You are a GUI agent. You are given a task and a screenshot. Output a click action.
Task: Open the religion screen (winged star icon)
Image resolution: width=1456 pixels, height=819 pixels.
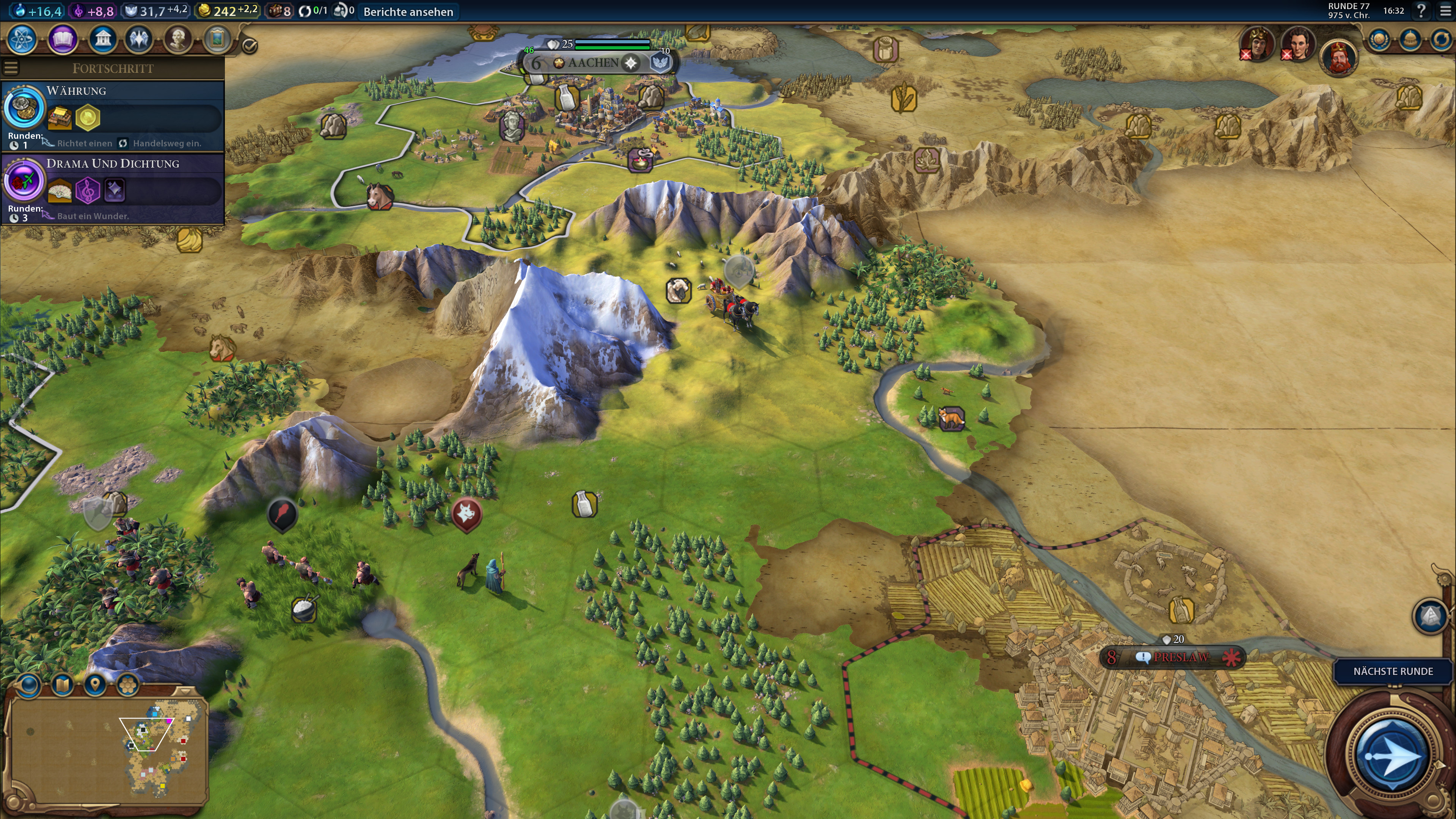pyautogui.click(x=139, y=39)
